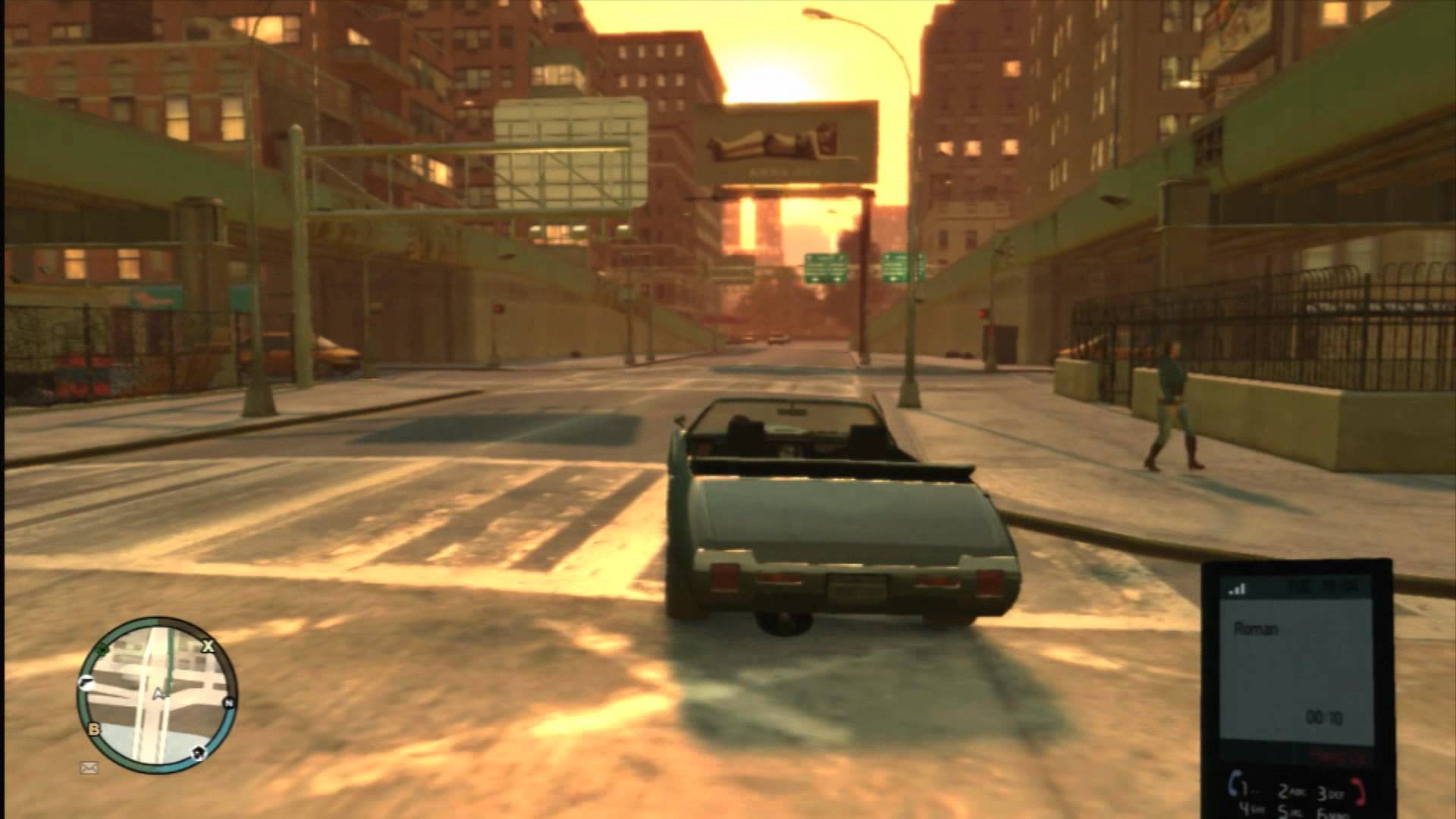Tap the red end-call key on the phone
The width and height of the screenshot is (1456, 819).
[x=1360, y=792]
